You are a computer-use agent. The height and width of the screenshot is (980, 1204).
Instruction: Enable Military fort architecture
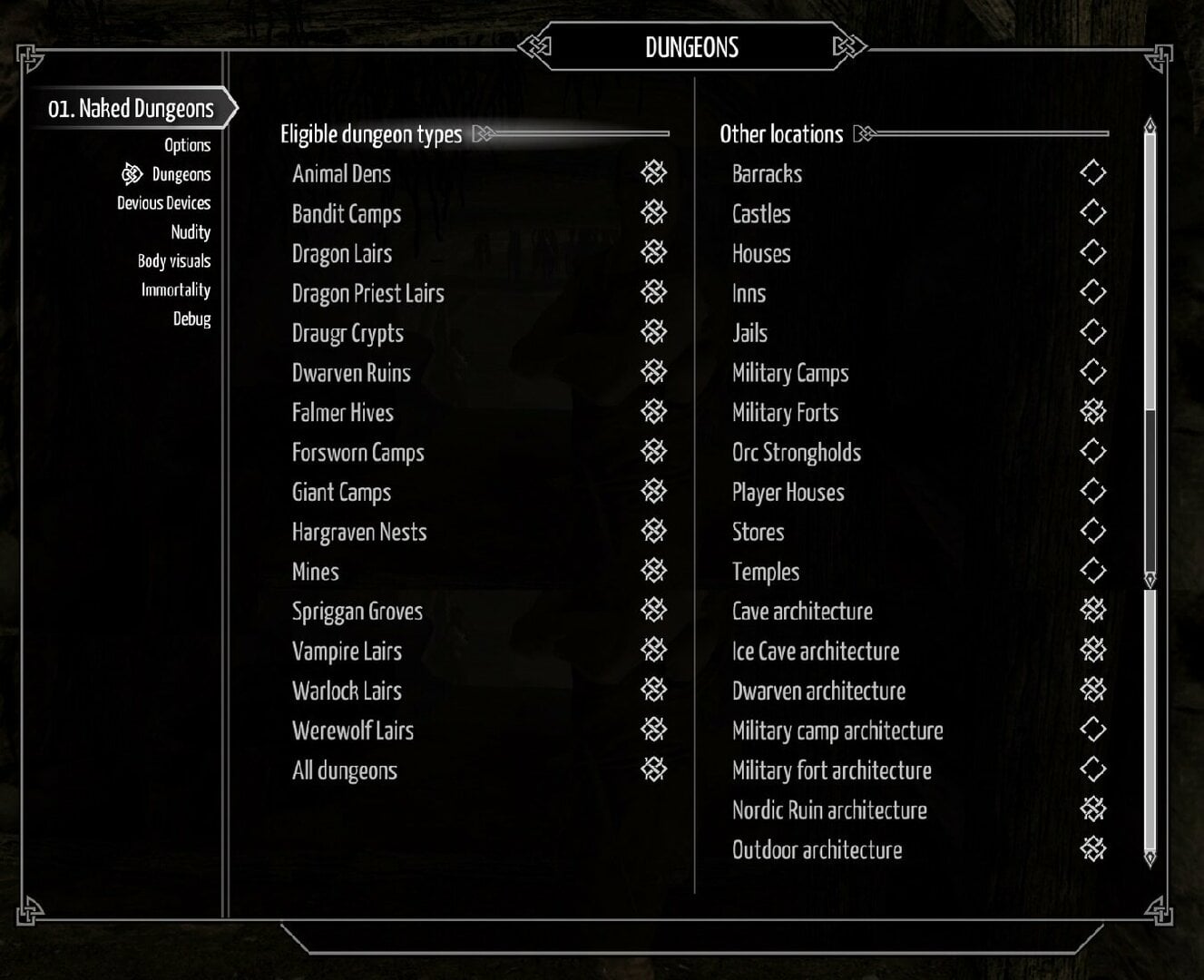(1092, 770)
